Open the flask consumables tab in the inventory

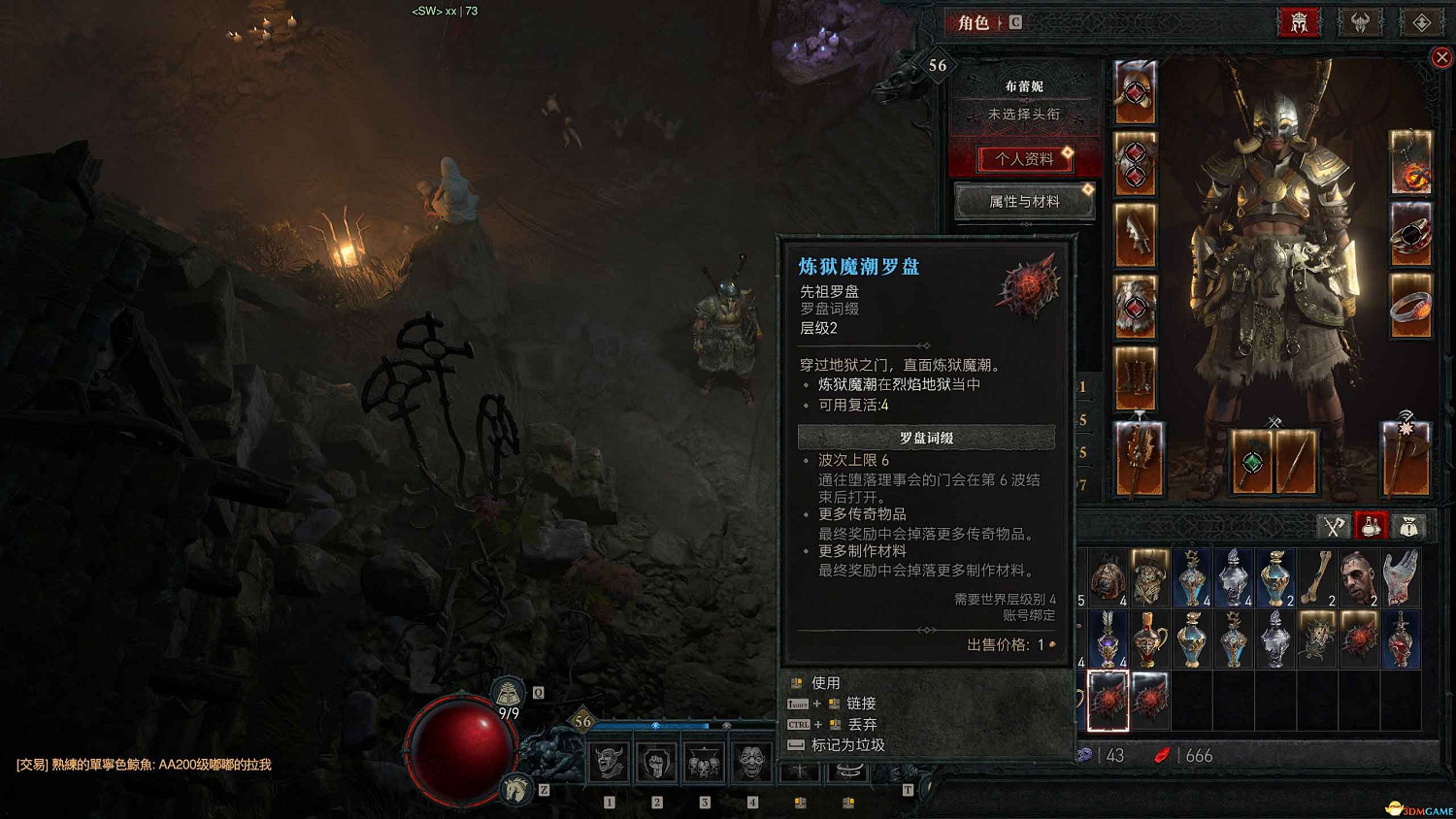coord(1372,525)
